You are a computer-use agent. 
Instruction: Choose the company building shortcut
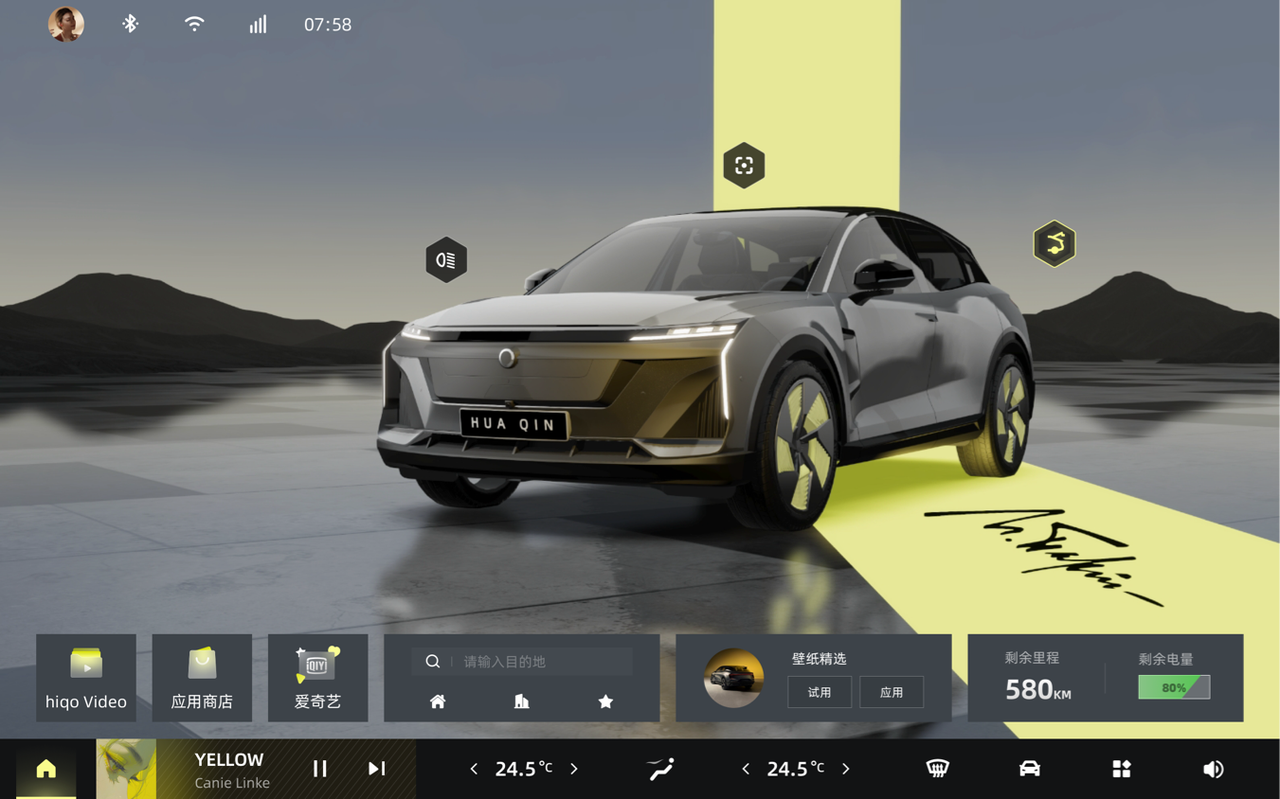521,702
